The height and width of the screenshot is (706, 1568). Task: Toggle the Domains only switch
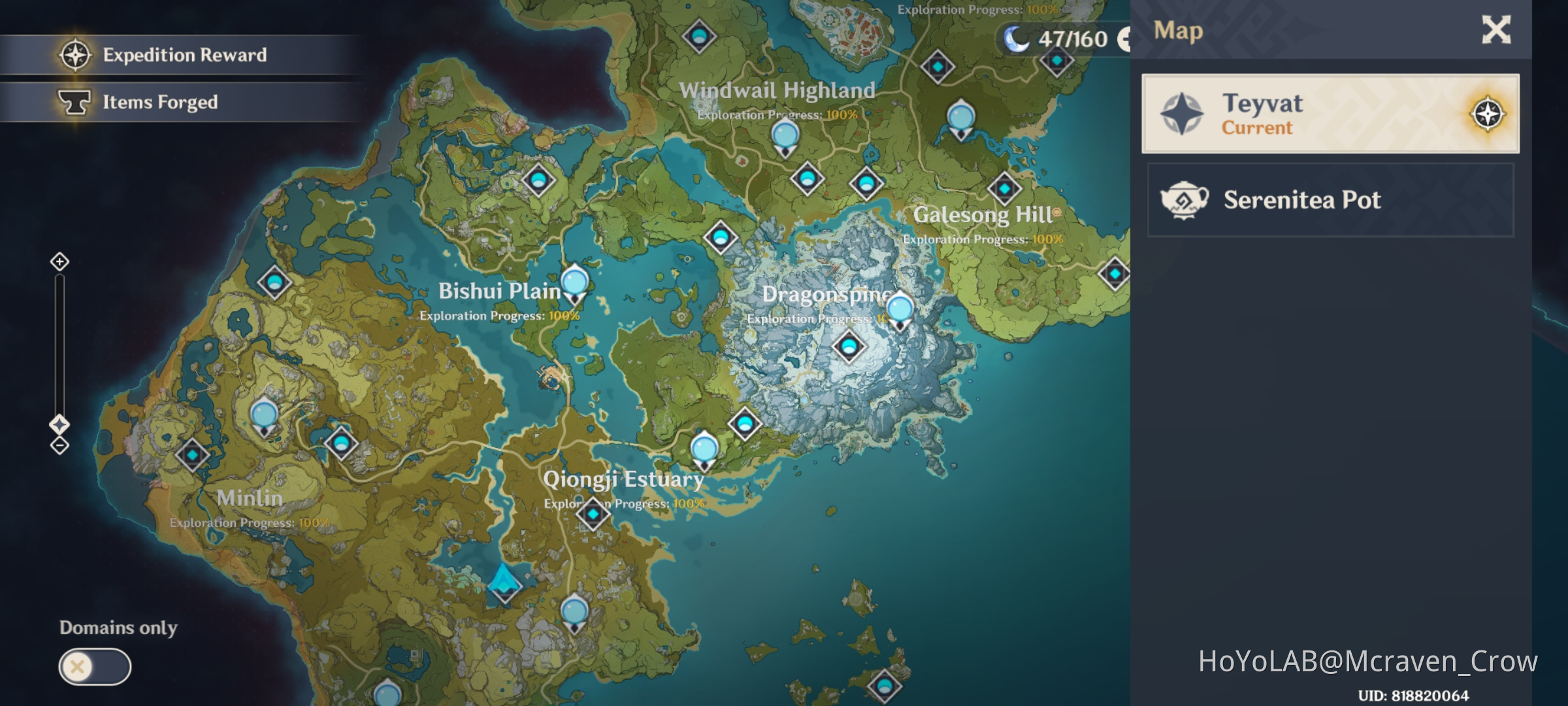95,665
